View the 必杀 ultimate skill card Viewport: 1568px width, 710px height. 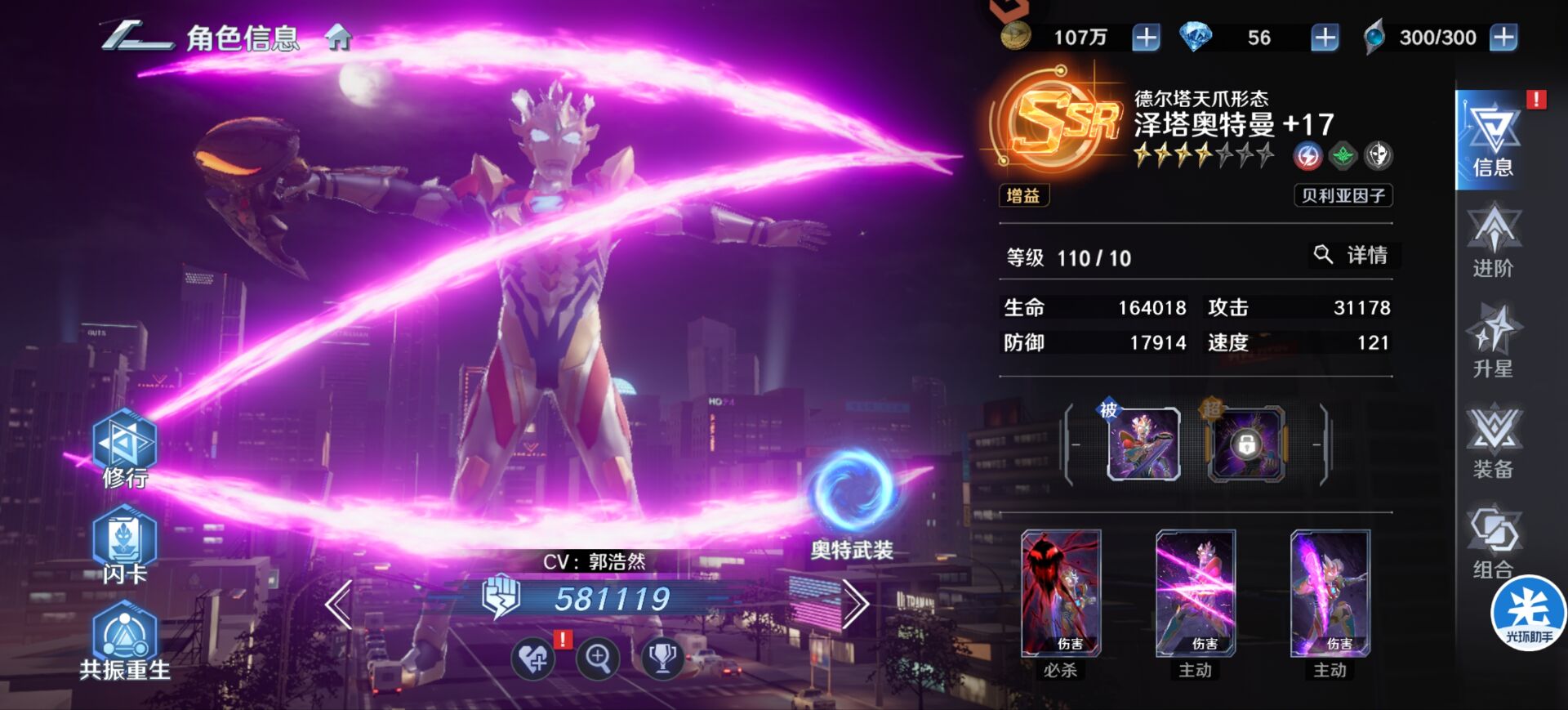pos(1060,594)
